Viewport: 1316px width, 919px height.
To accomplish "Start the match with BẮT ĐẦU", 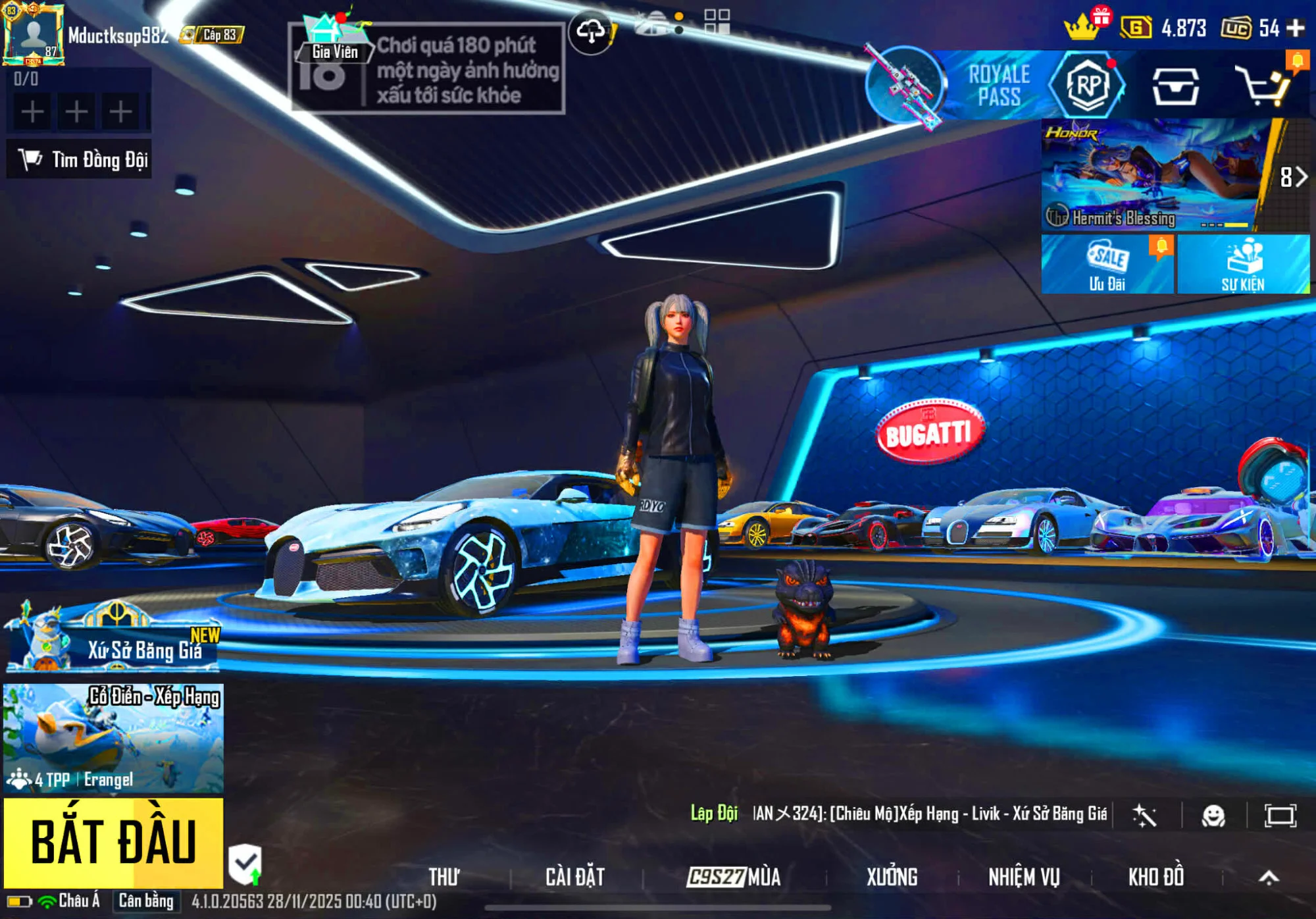I will coord(113,842).
